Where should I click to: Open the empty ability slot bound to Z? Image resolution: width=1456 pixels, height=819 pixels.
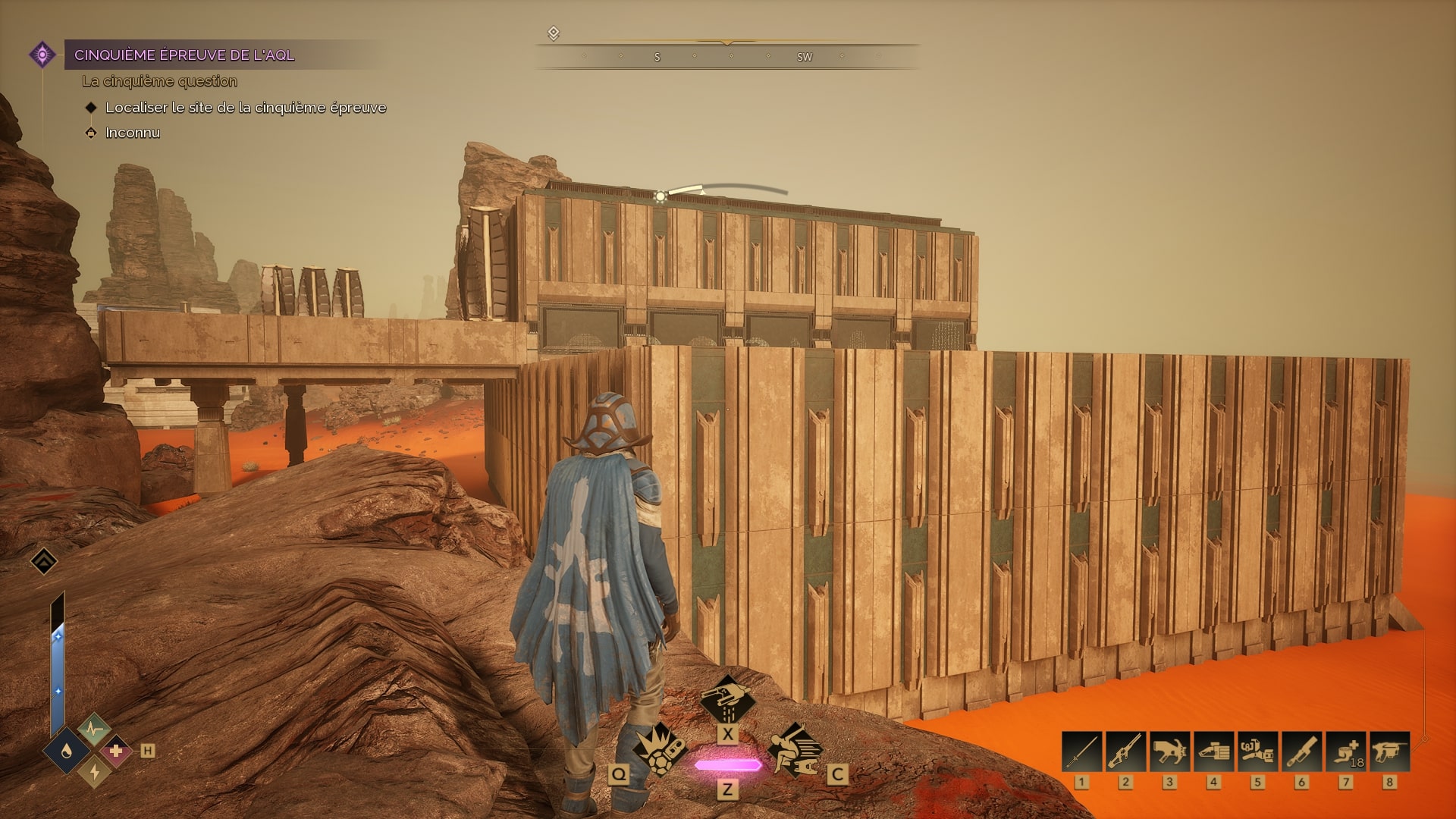click(x=728, y=766)
